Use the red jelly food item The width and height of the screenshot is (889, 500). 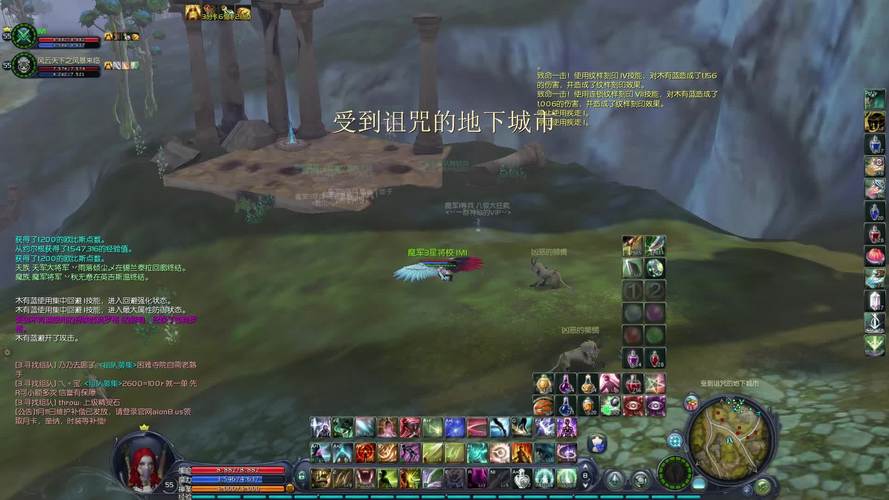click(875, 256)
